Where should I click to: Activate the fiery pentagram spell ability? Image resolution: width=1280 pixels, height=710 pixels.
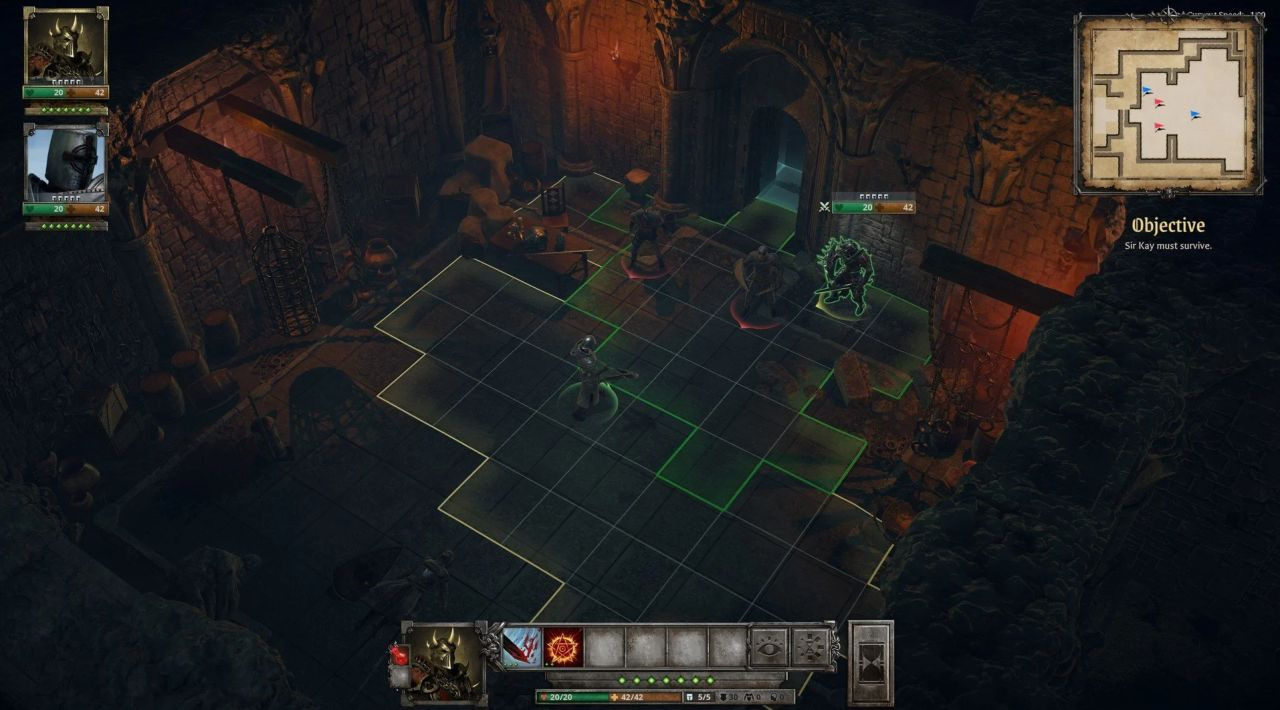pyautogui.click(x=563, y=648)
